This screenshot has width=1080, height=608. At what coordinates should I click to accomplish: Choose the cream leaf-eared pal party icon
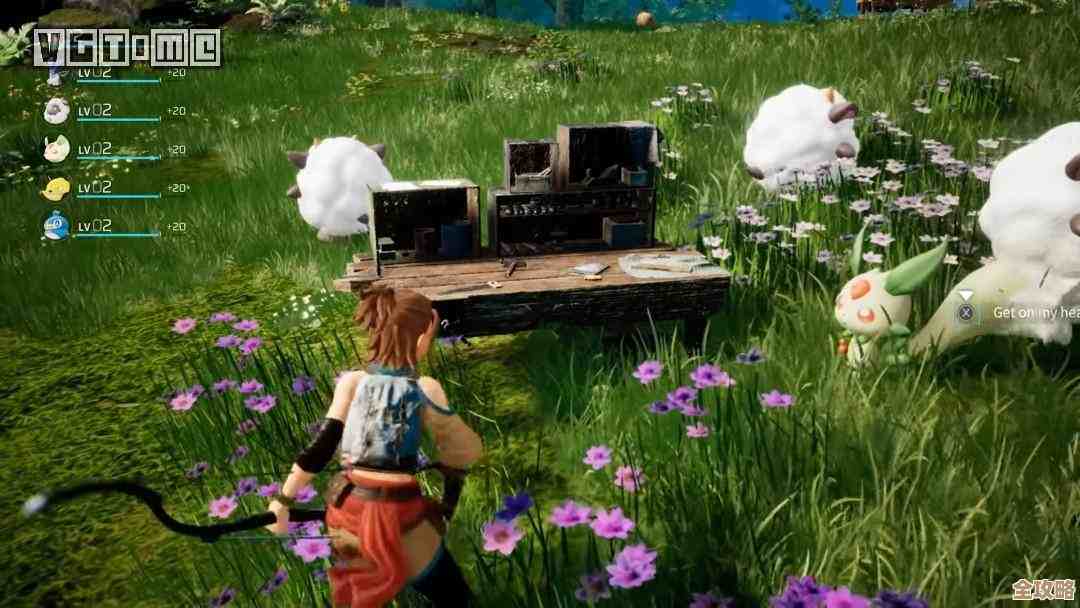coord(56,148)
